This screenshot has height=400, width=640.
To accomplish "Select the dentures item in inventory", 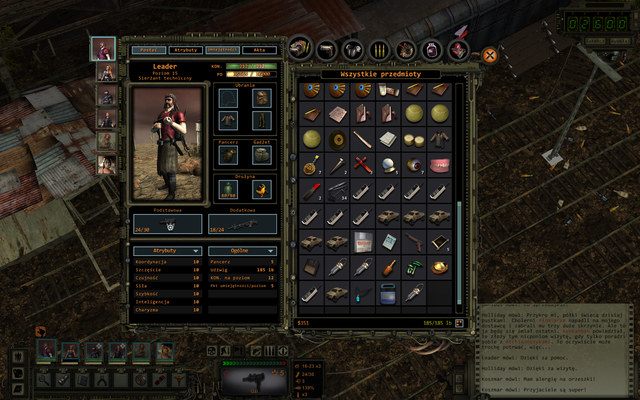I will coord(438,165).
